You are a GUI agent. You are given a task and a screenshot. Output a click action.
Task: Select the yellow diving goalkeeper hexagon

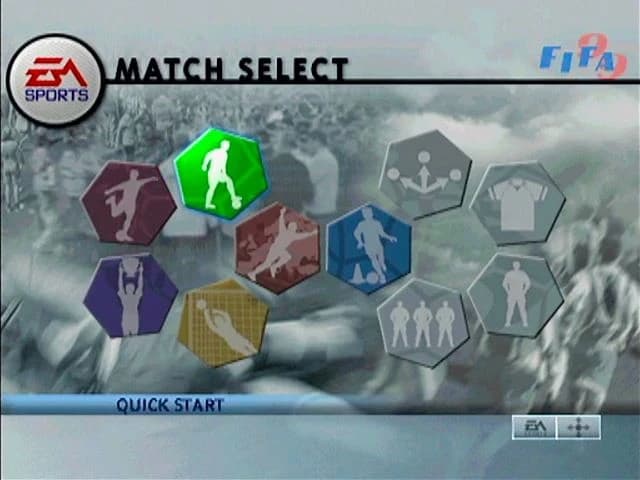pos(222,322)
